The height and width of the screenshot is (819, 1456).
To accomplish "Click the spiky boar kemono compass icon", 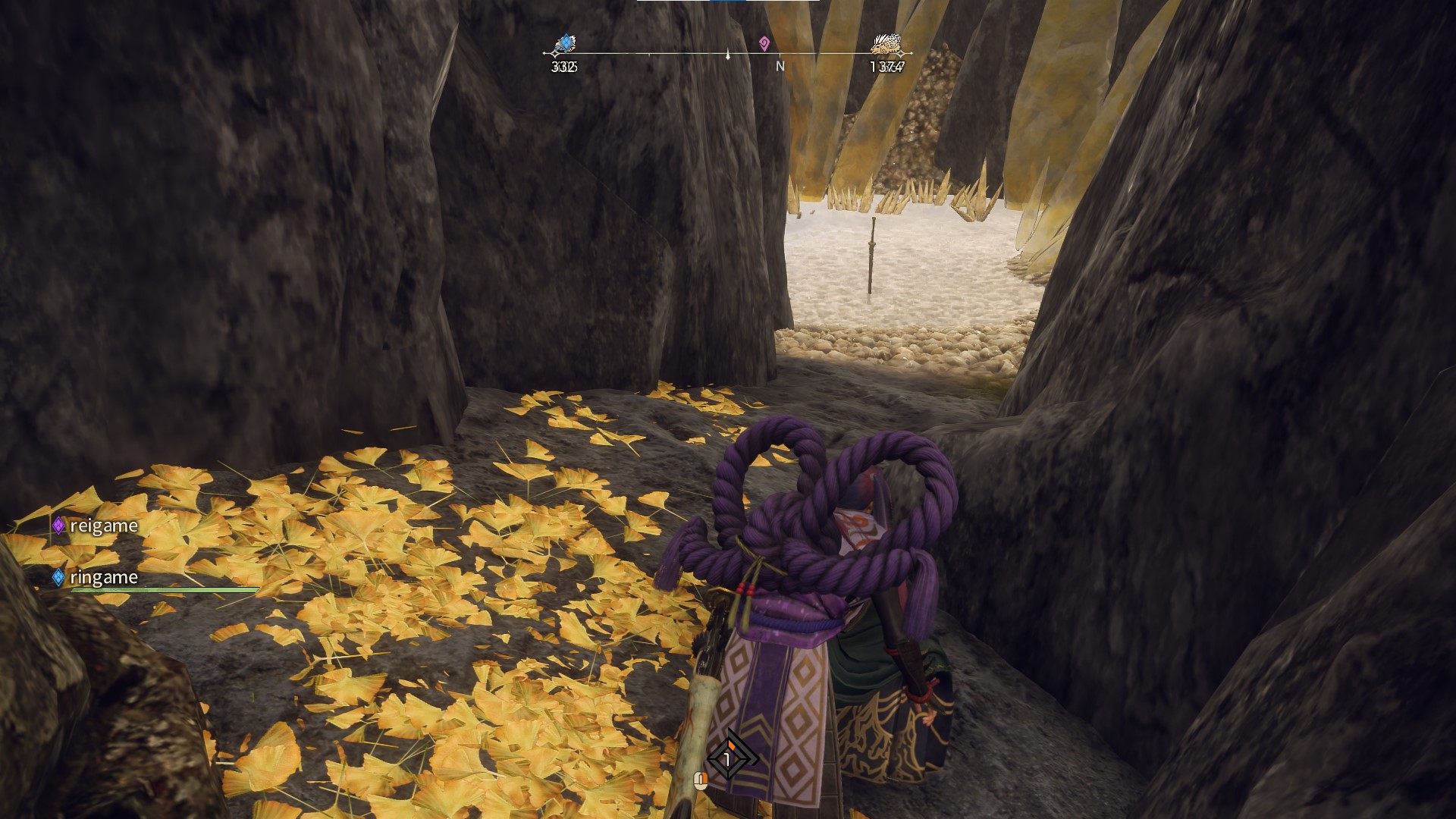I will (x=886, y=44).
